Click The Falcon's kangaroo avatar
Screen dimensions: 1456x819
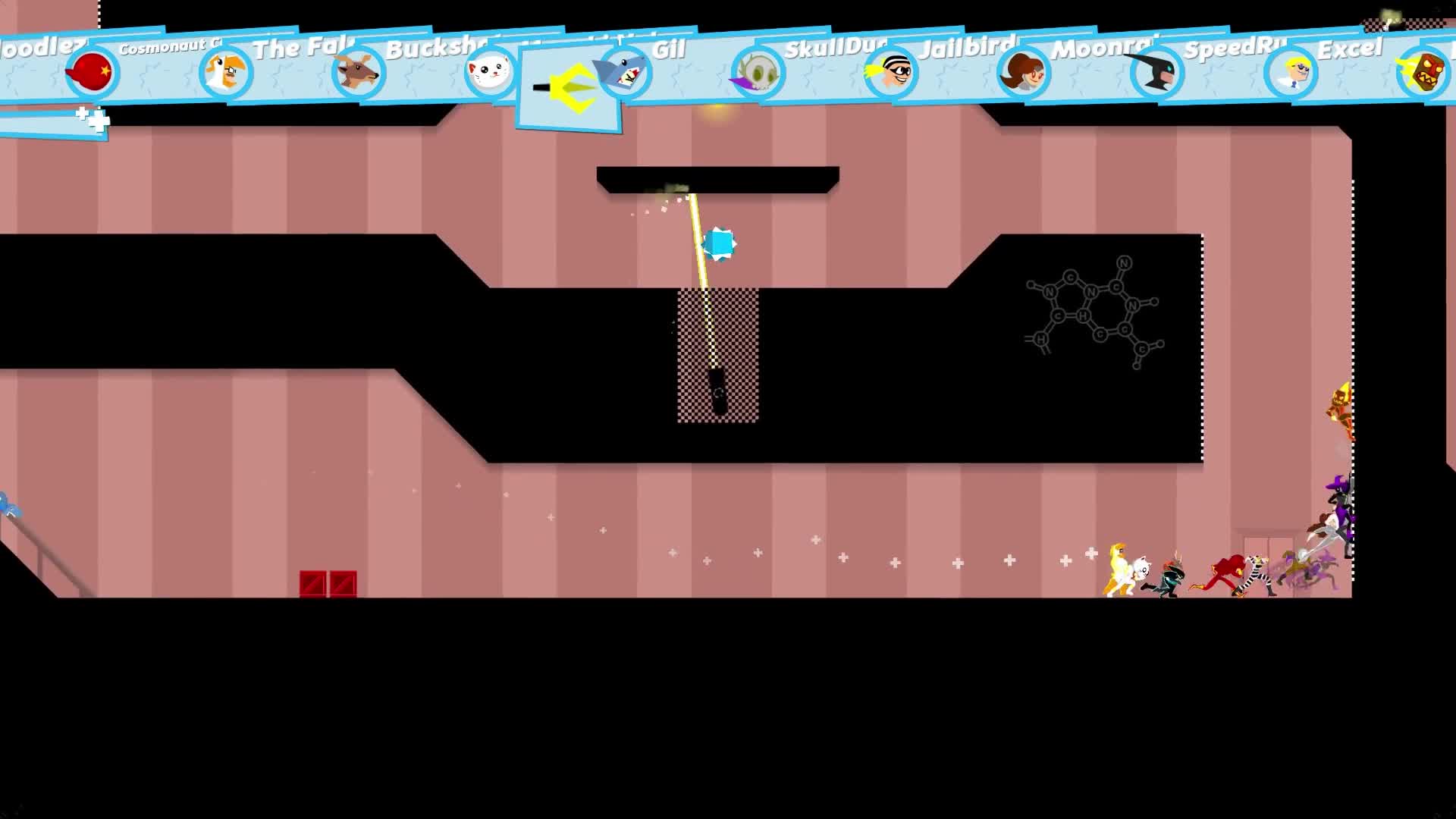tap(356, 72)
